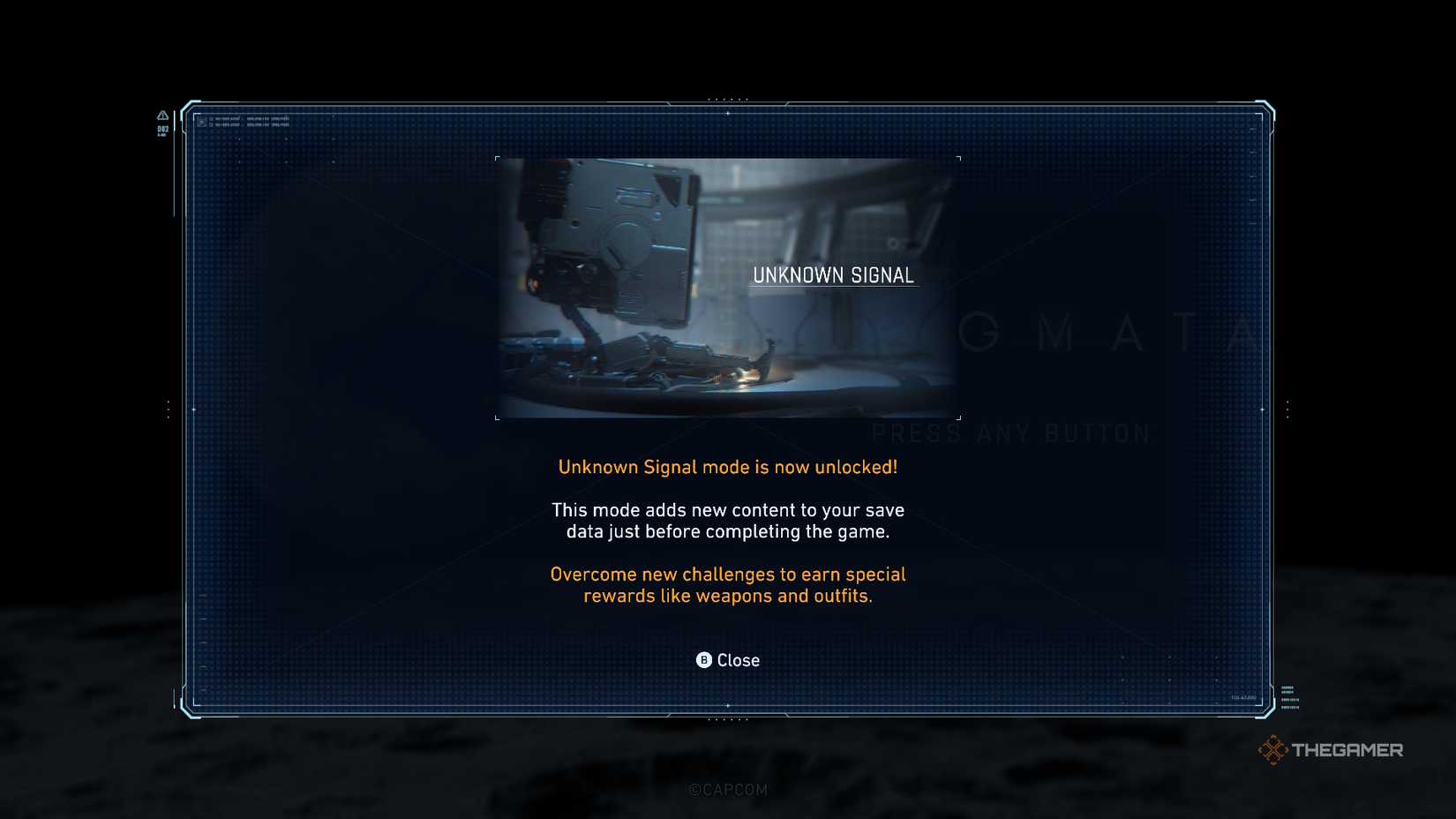The image size is (1456, 819).
Task: Click the CAPCOM copyright text
Action: coord(728,790)
